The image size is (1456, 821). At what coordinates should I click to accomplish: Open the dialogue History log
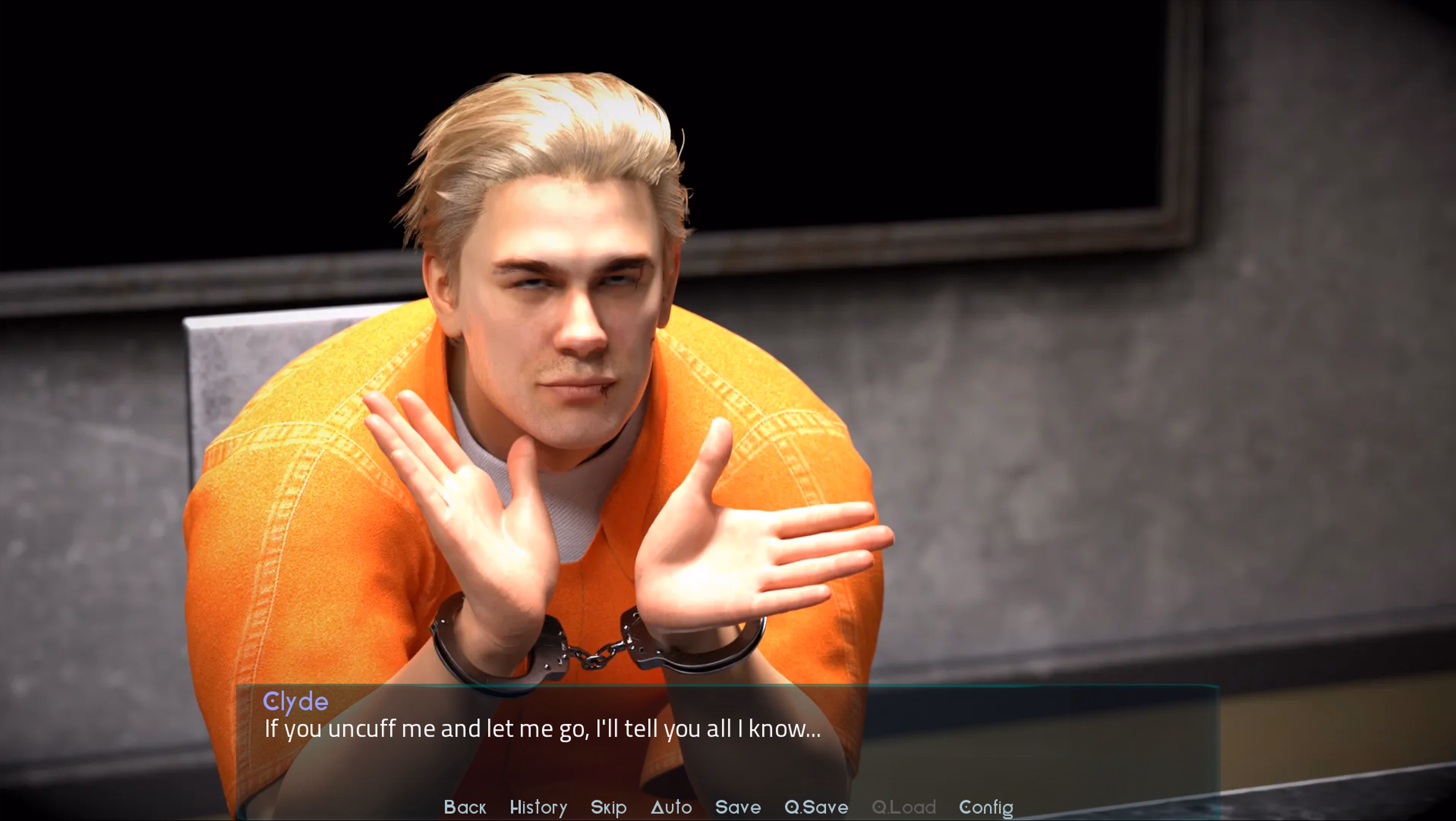click(x=538, y=807)
